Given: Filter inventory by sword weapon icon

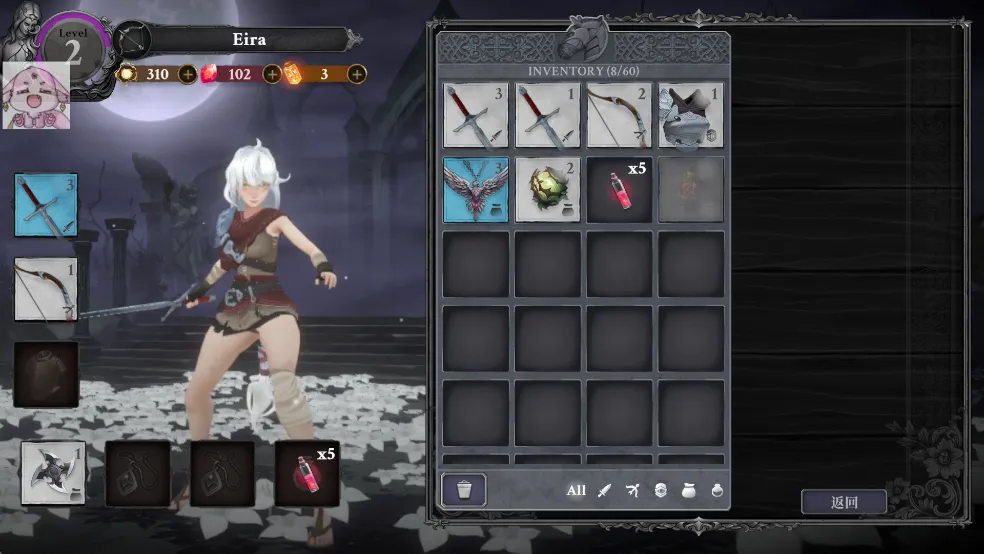Looking at the screenshot, I should pyautogui.click(x=604, y=490).
